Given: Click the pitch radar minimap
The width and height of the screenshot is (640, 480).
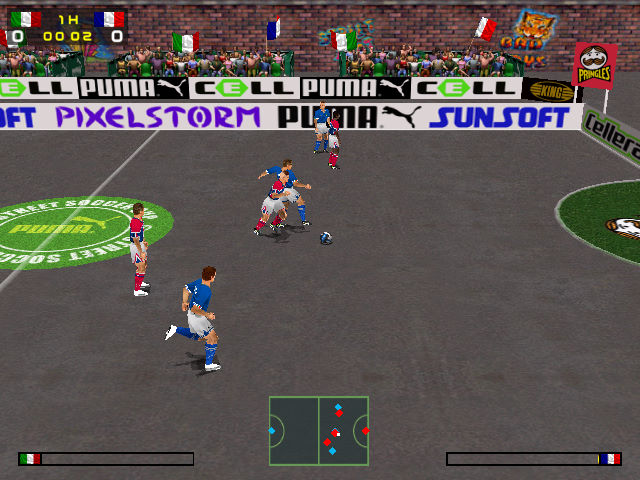Looking at the screenshot, I should point(319,430).
